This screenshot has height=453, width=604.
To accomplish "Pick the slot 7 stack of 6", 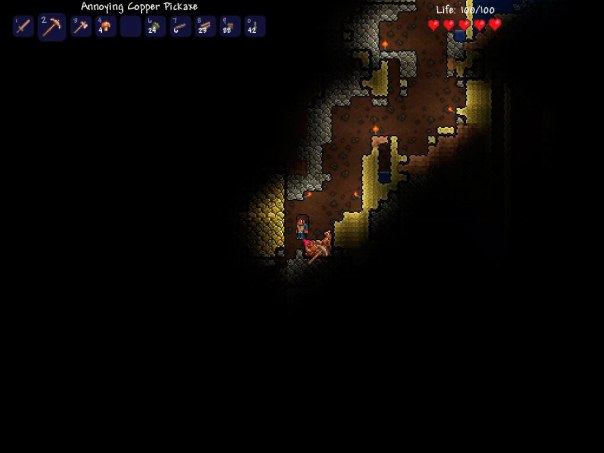I will click(180, 27).
